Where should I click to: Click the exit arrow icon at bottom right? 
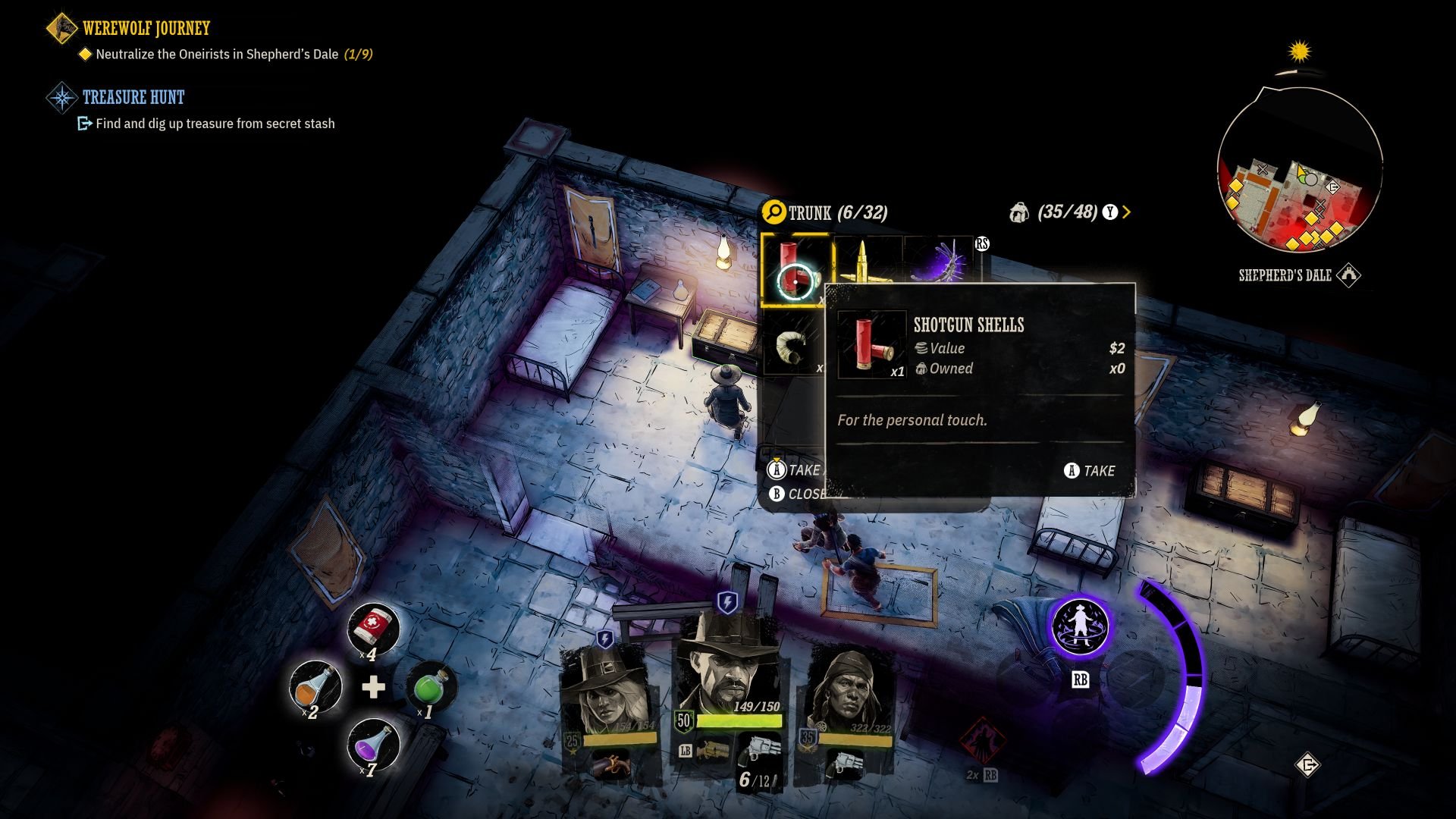coord(1308,765)
